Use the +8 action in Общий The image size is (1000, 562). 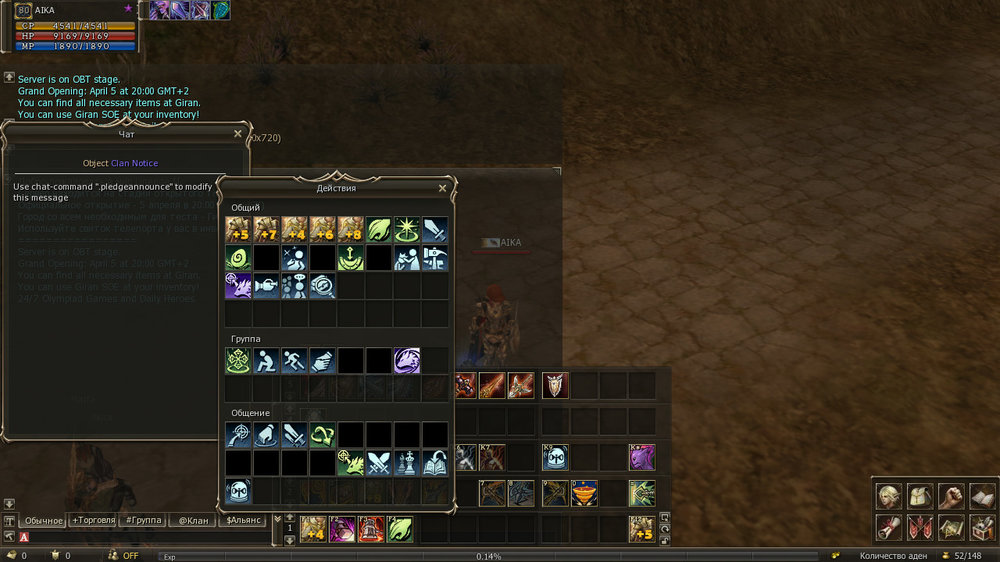tap(350, 230)
